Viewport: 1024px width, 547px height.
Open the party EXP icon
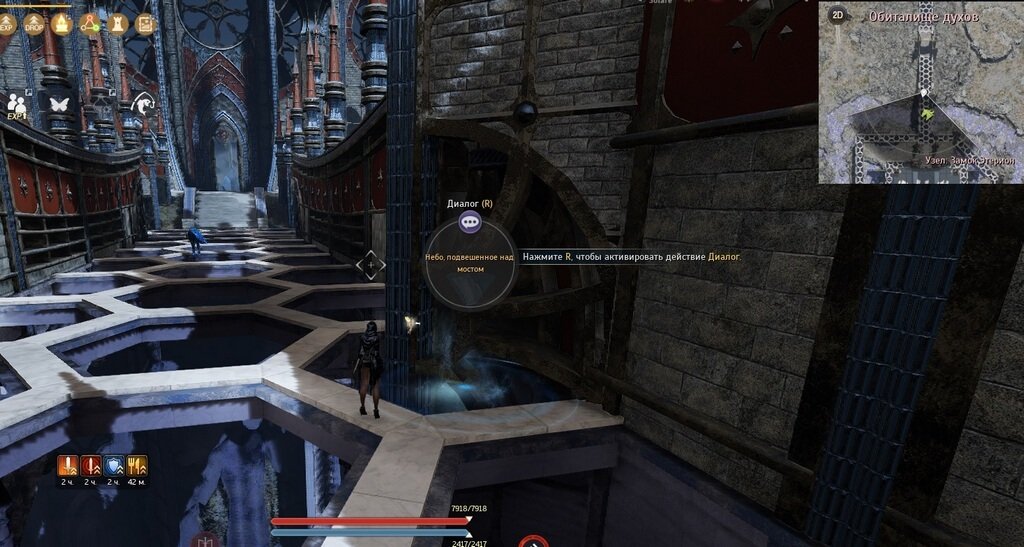pos(17,104)
